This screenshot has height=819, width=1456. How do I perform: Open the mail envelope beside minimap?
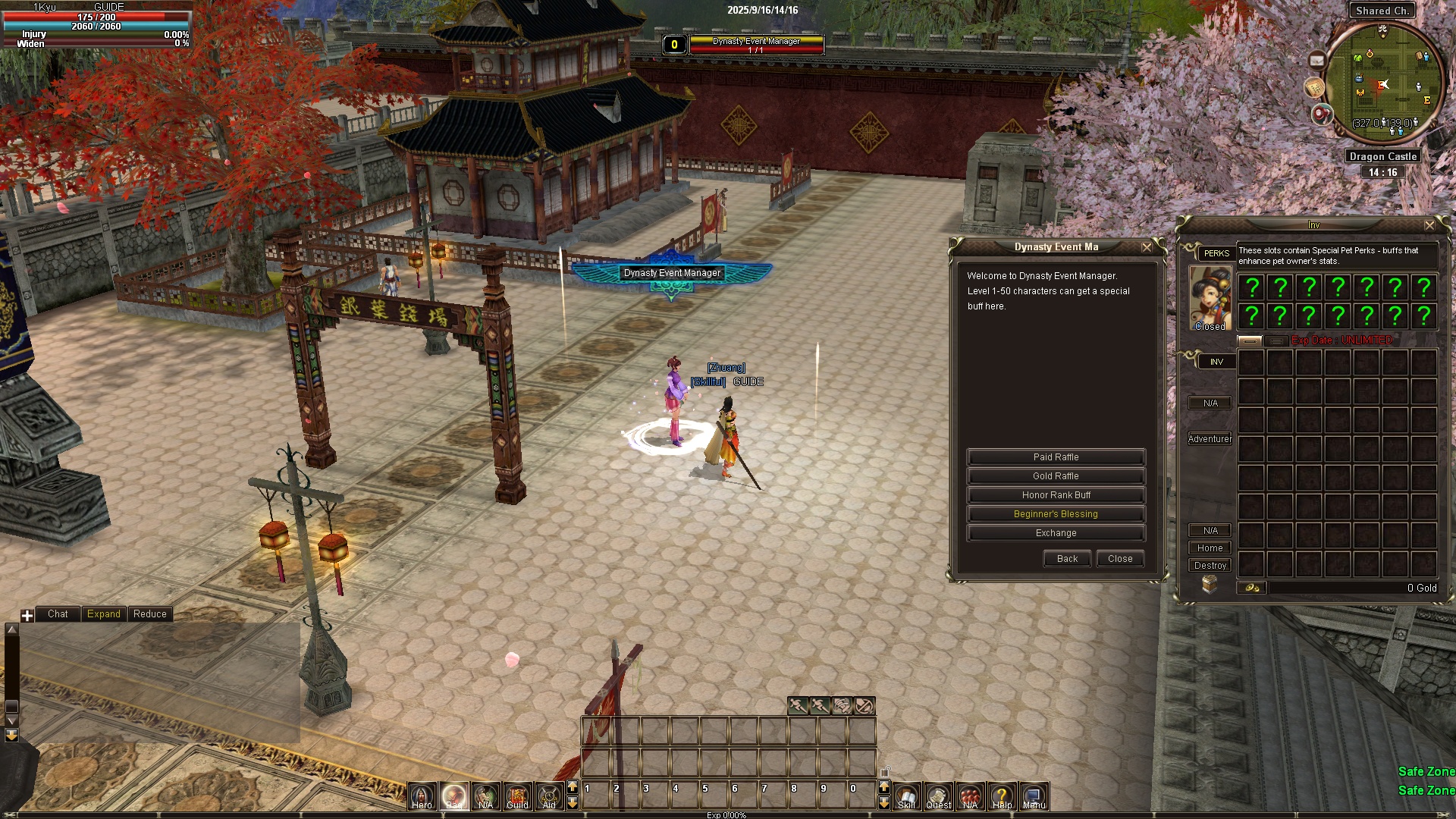click(1317, 61)
